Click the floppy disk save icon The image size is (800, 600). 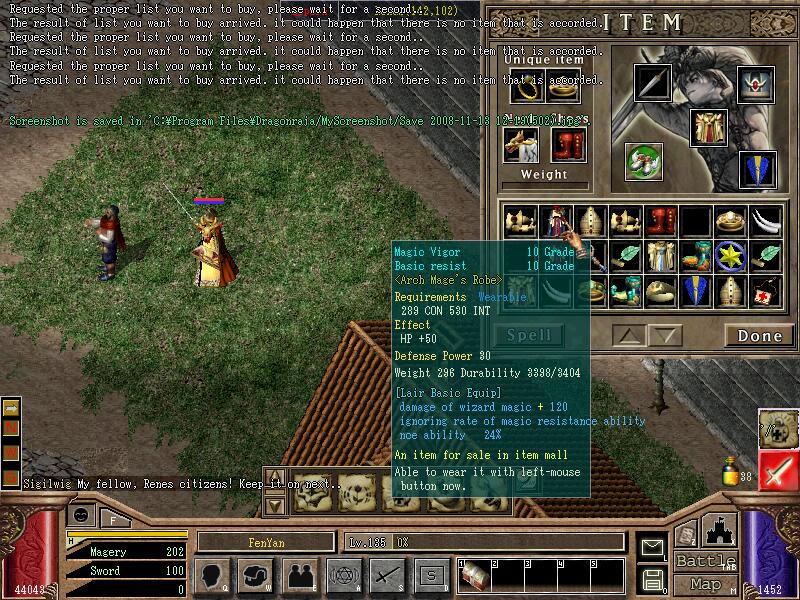pos(654,580)
